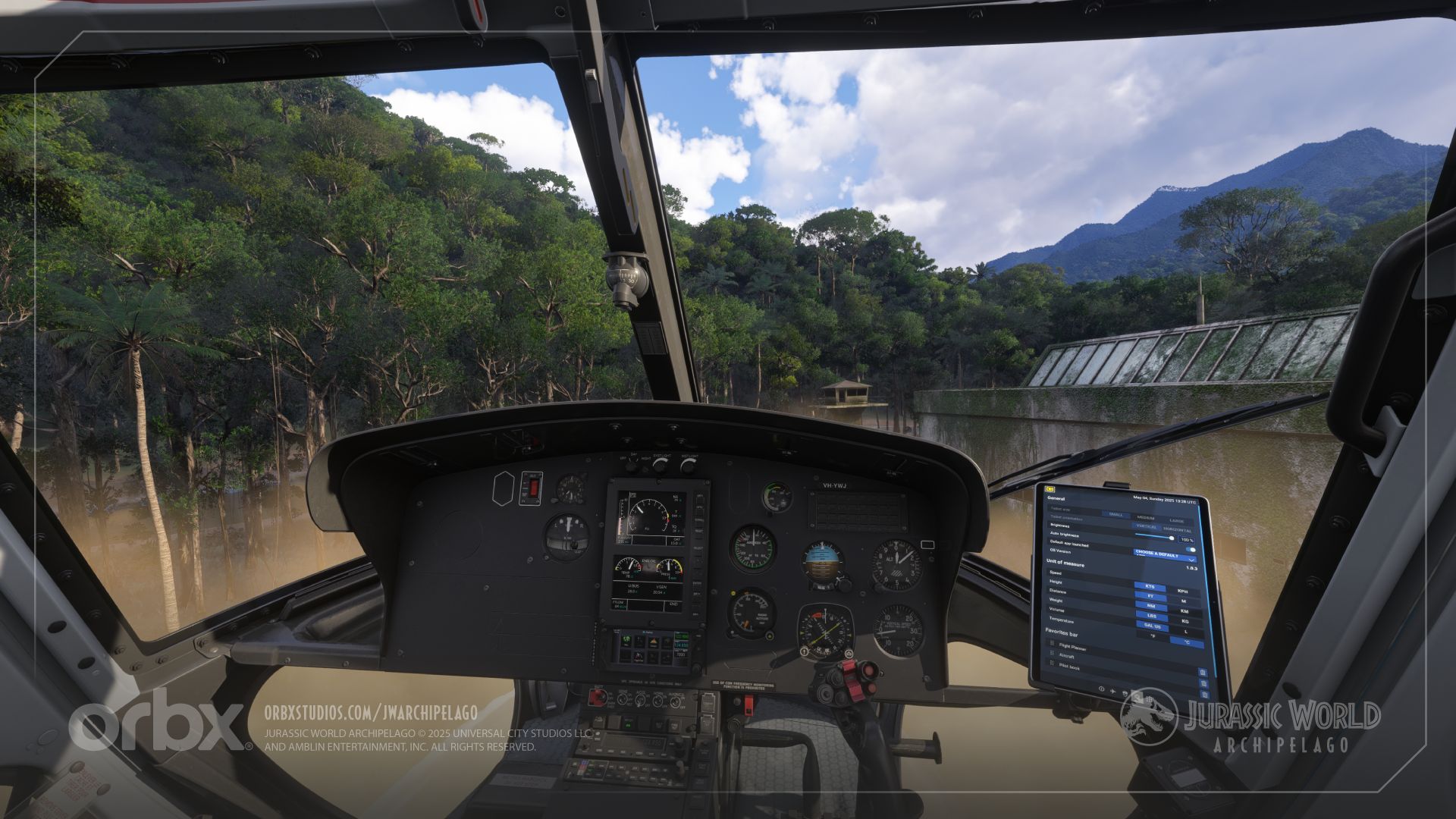
Task: Set speed unit to KTS
Action: (1150, 586)
